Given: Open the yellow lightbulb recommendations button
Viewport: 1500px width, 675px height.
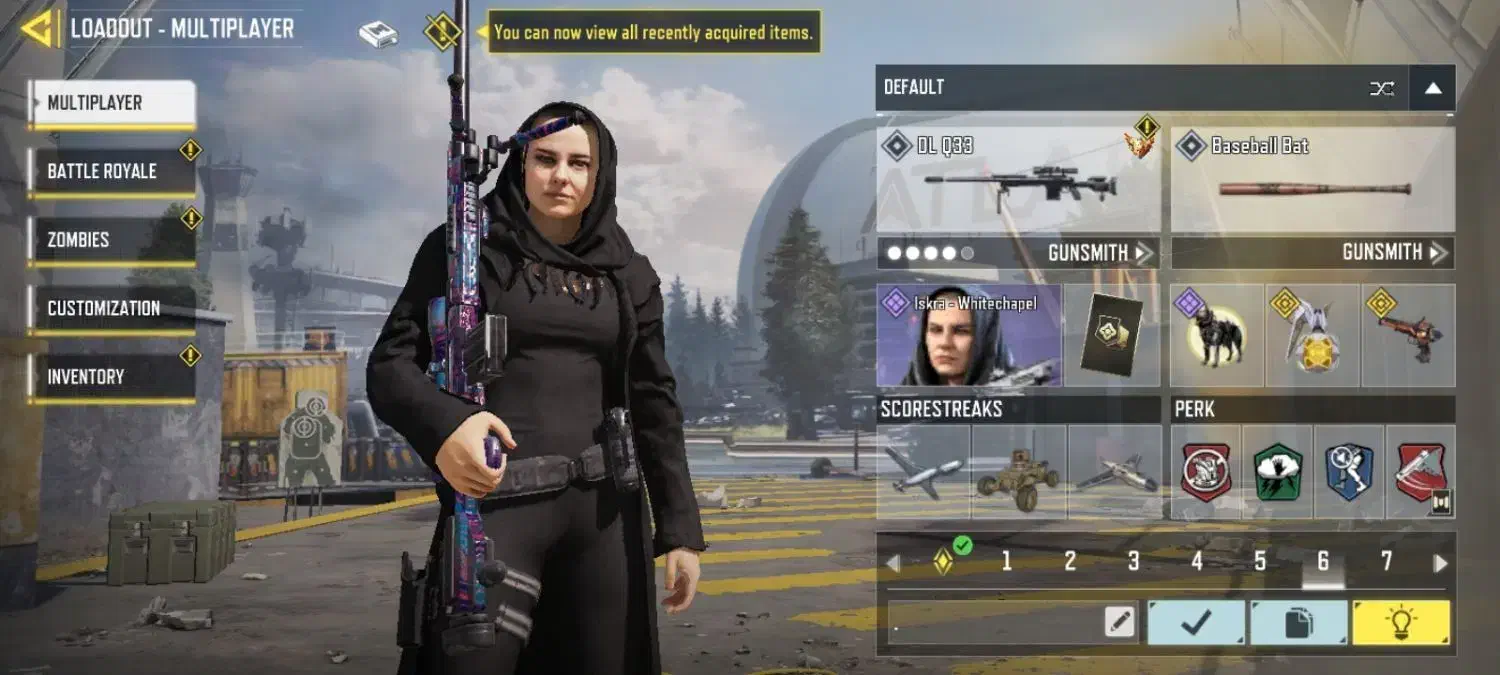Looking at the screenshot, I should (x=1400, y=623).
